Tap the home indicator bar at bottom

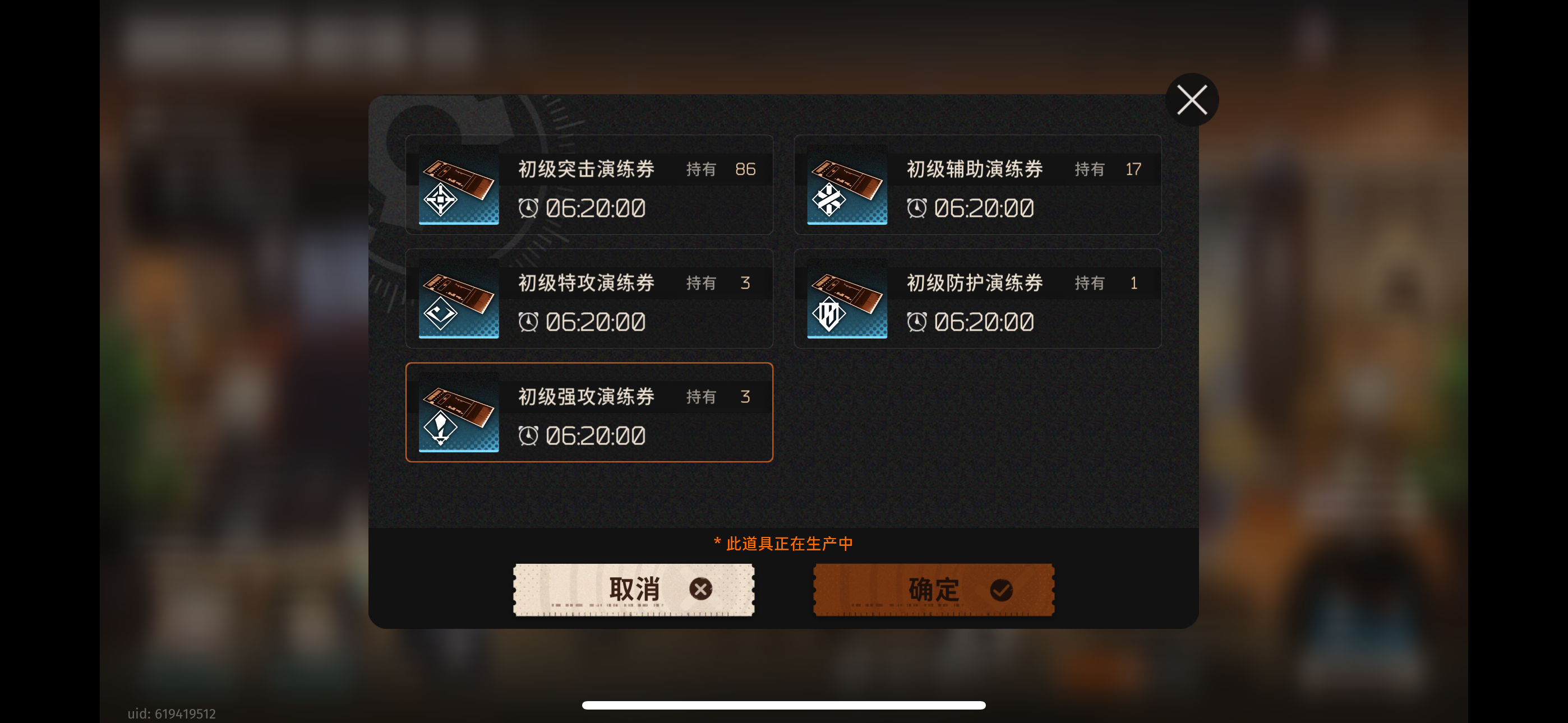click(x=784, y=705)
